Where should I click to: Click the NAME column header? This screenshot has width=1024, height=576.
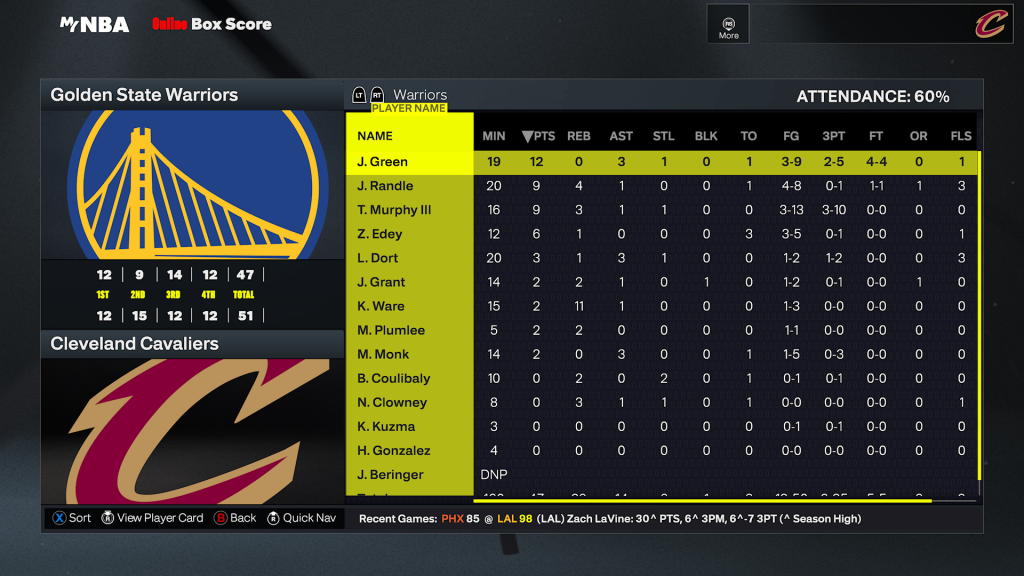375,136
